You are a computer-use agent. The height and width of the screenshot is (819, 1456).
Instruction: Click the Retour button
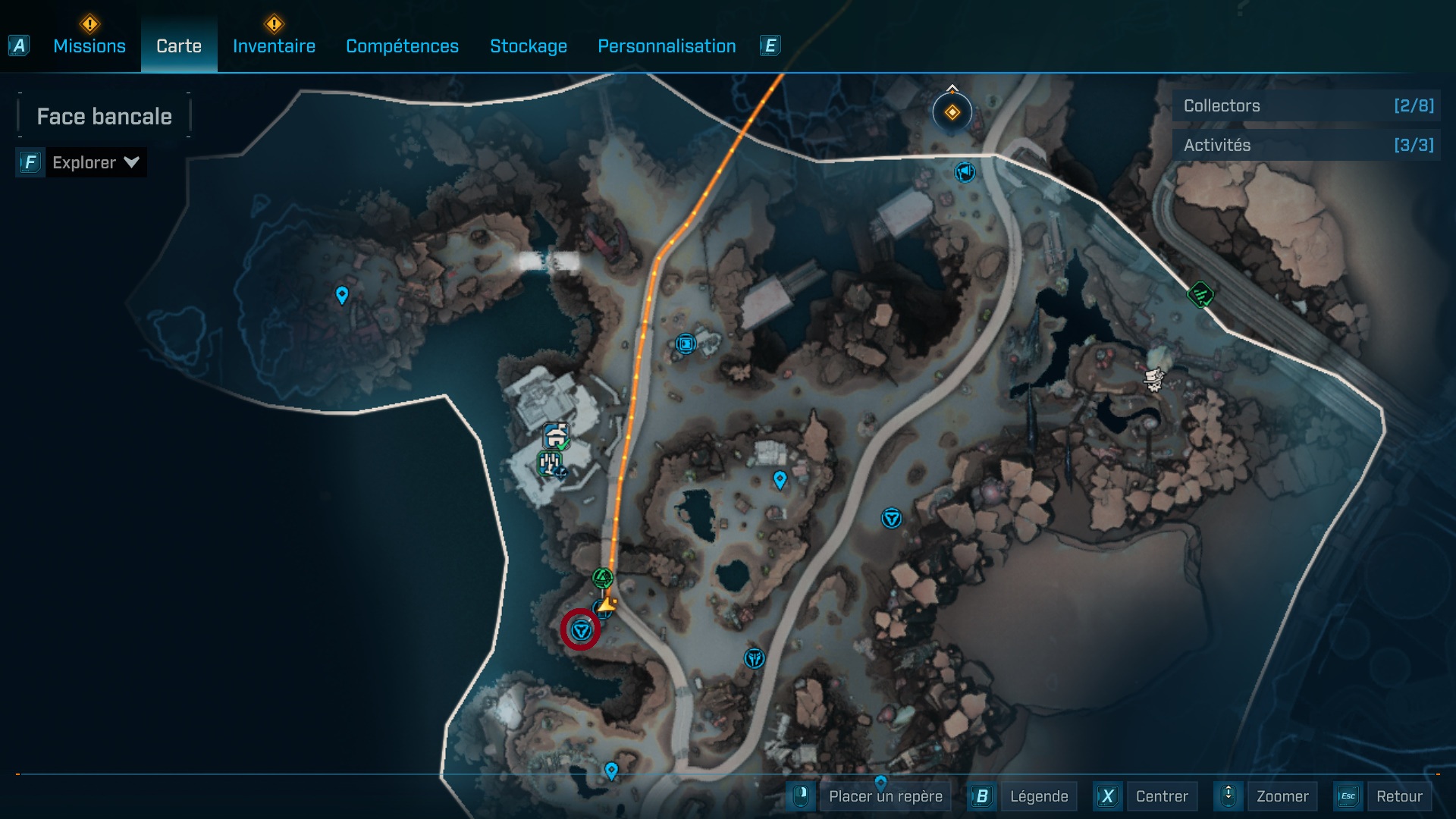click(1398, 796)
